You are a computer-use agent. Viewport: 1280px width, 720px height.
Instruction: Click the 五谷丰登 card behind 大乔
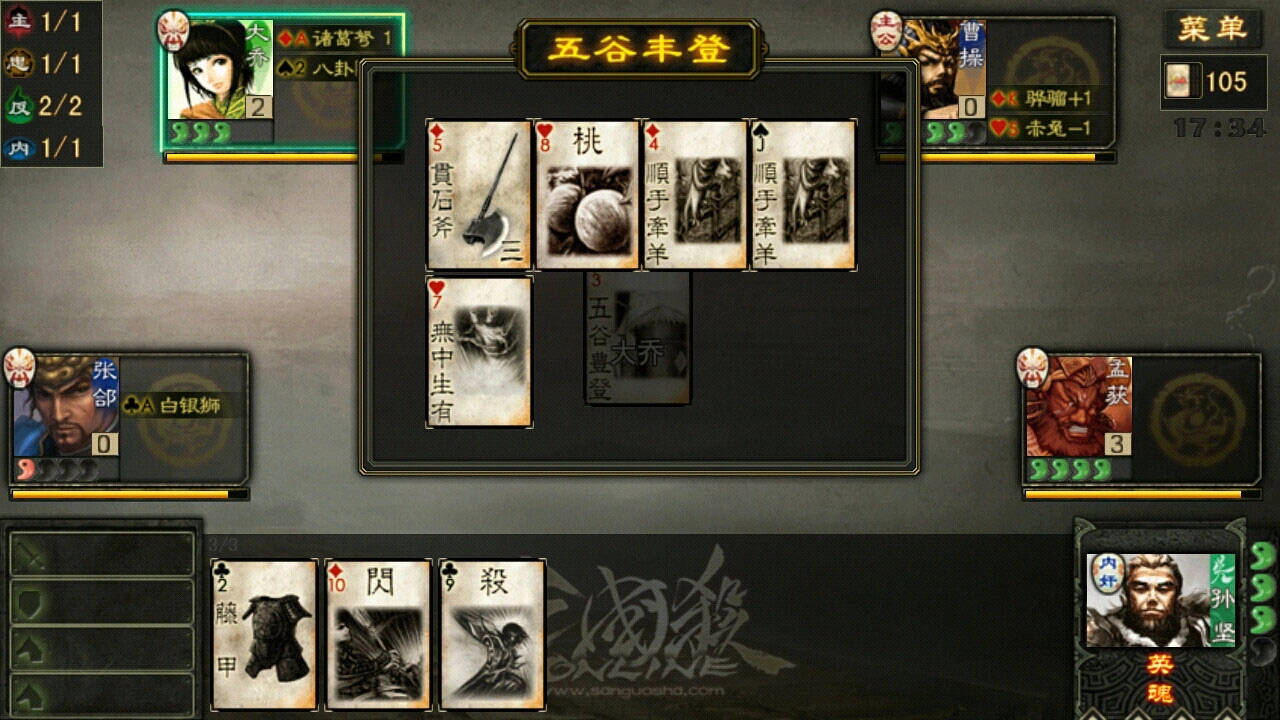[637, 337]
